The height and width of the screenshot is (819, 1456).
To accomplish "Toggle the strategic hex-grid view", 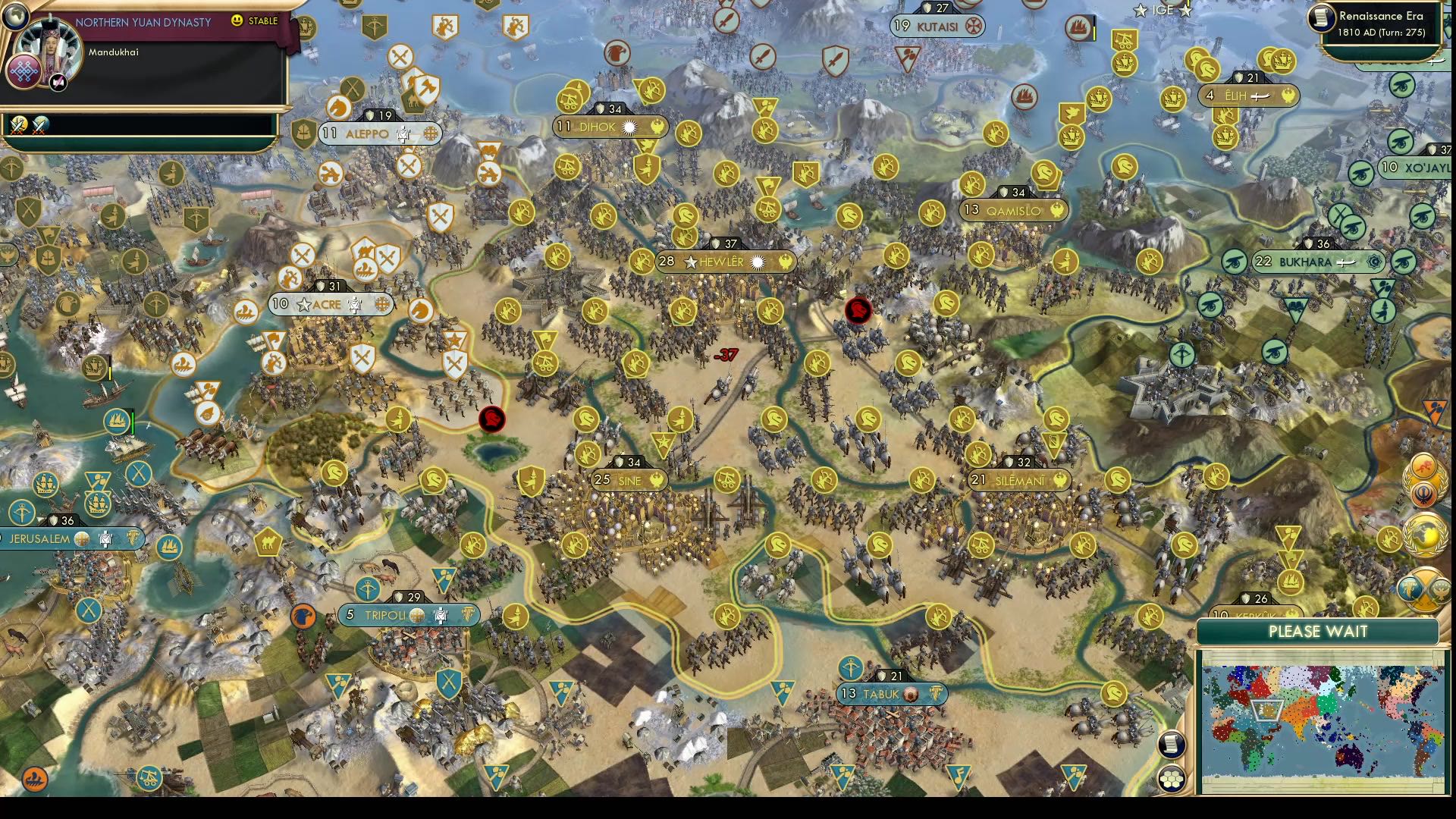I will tap(1172, 780).
